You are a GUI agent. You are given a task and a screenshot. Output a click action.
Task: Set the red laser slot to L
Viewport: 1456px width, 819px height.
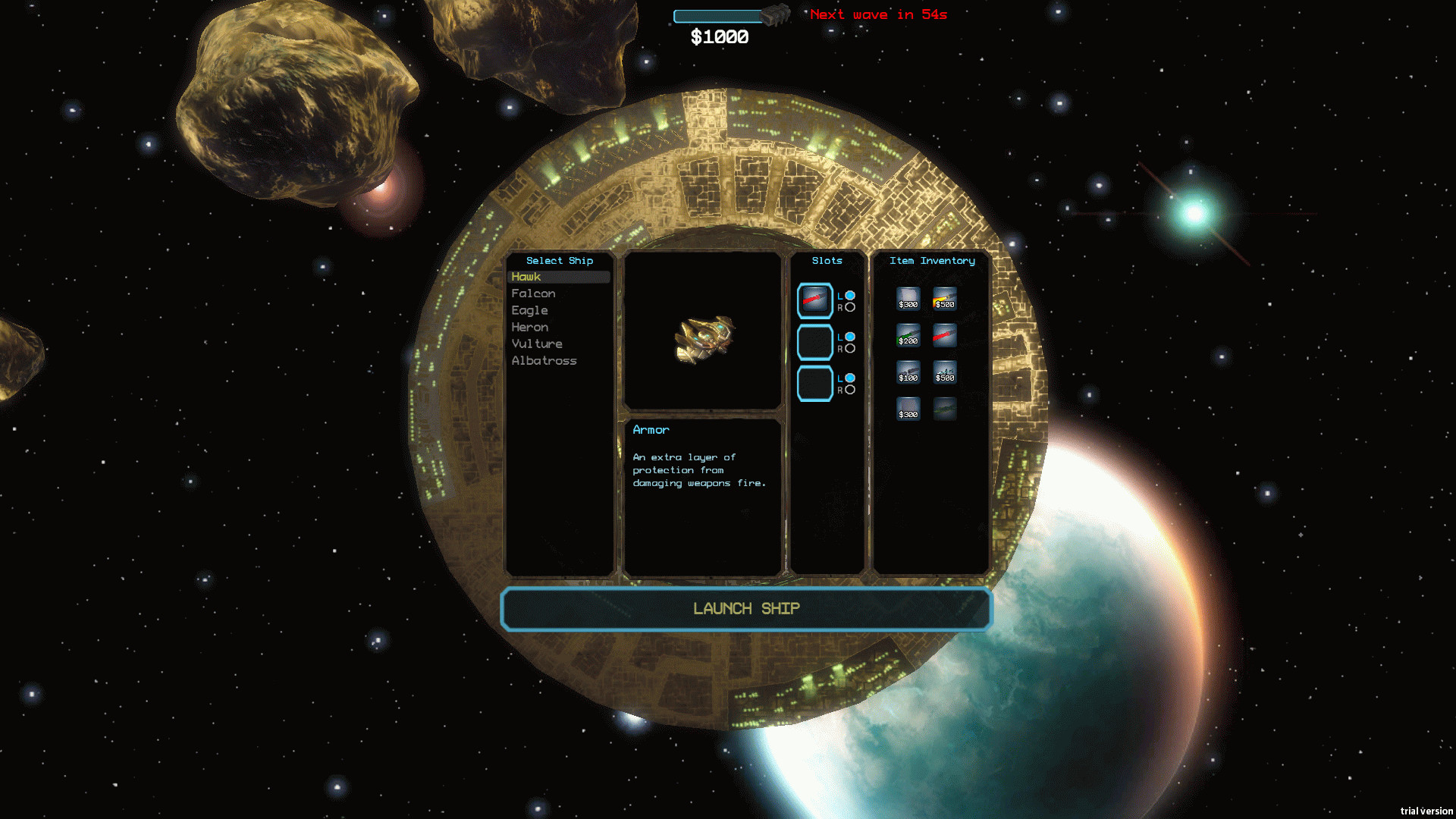[x=850, y=295]
